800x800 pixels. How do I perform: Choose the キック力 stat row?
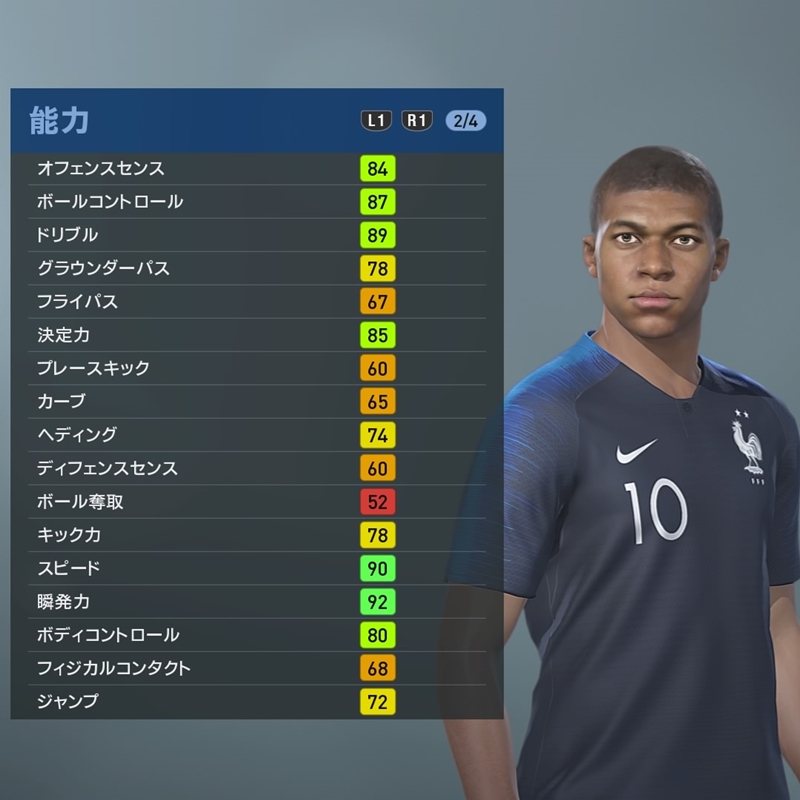pyautogui.click(x=256, y=535)
